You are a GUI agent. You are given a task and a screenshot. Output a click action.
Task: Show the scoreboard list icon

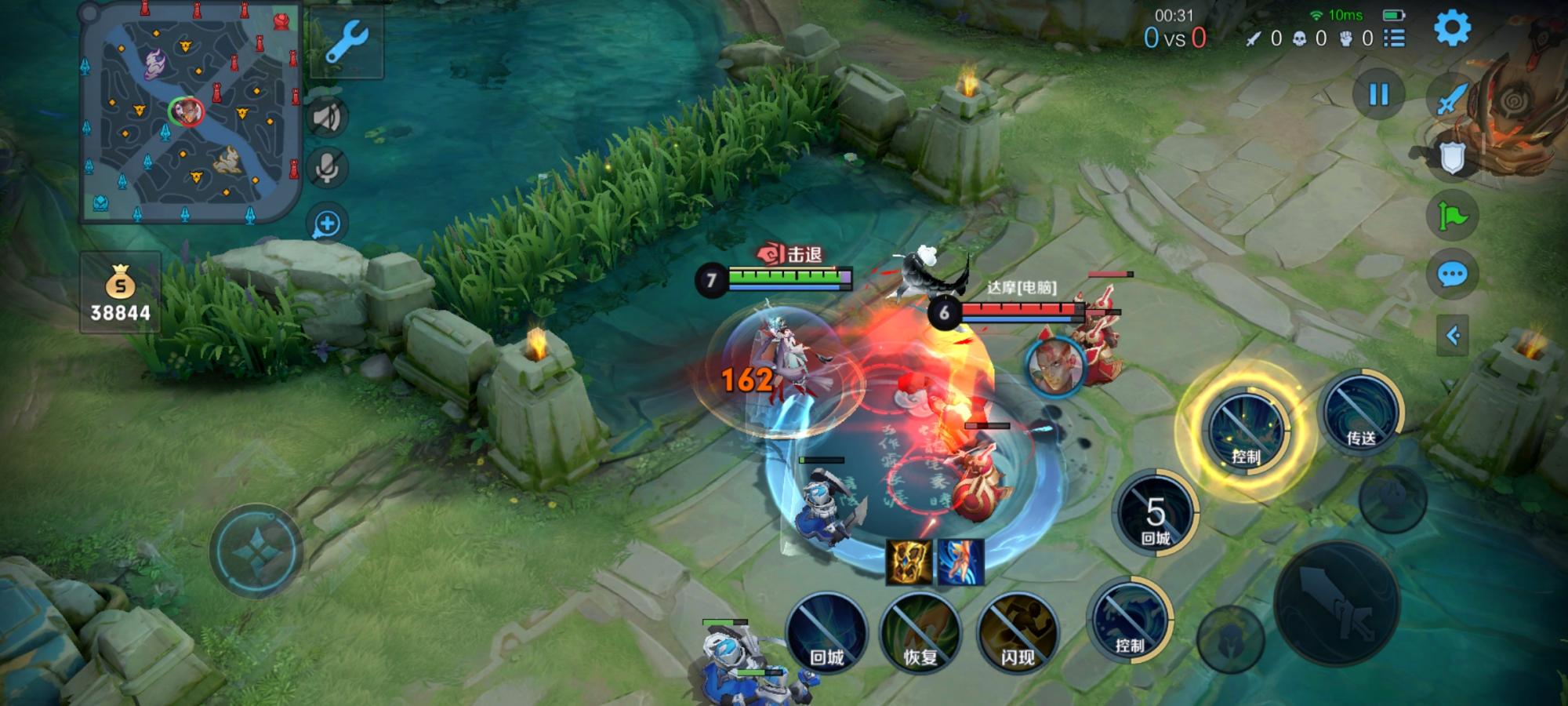(x=1395, y=38)
